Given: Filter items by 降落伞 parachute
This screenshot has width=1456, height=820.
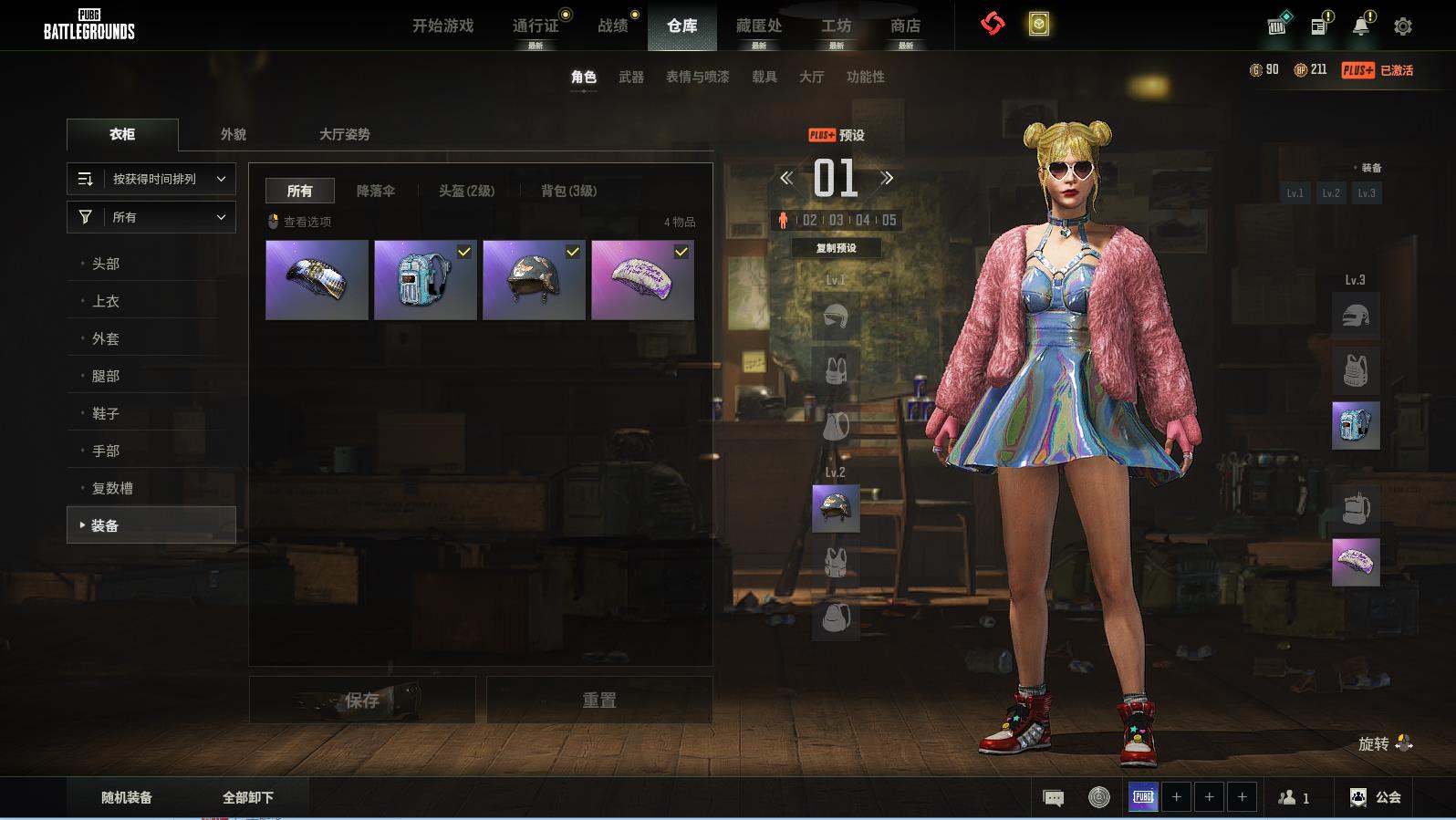Looking at the screenshot, I should 375,191.
